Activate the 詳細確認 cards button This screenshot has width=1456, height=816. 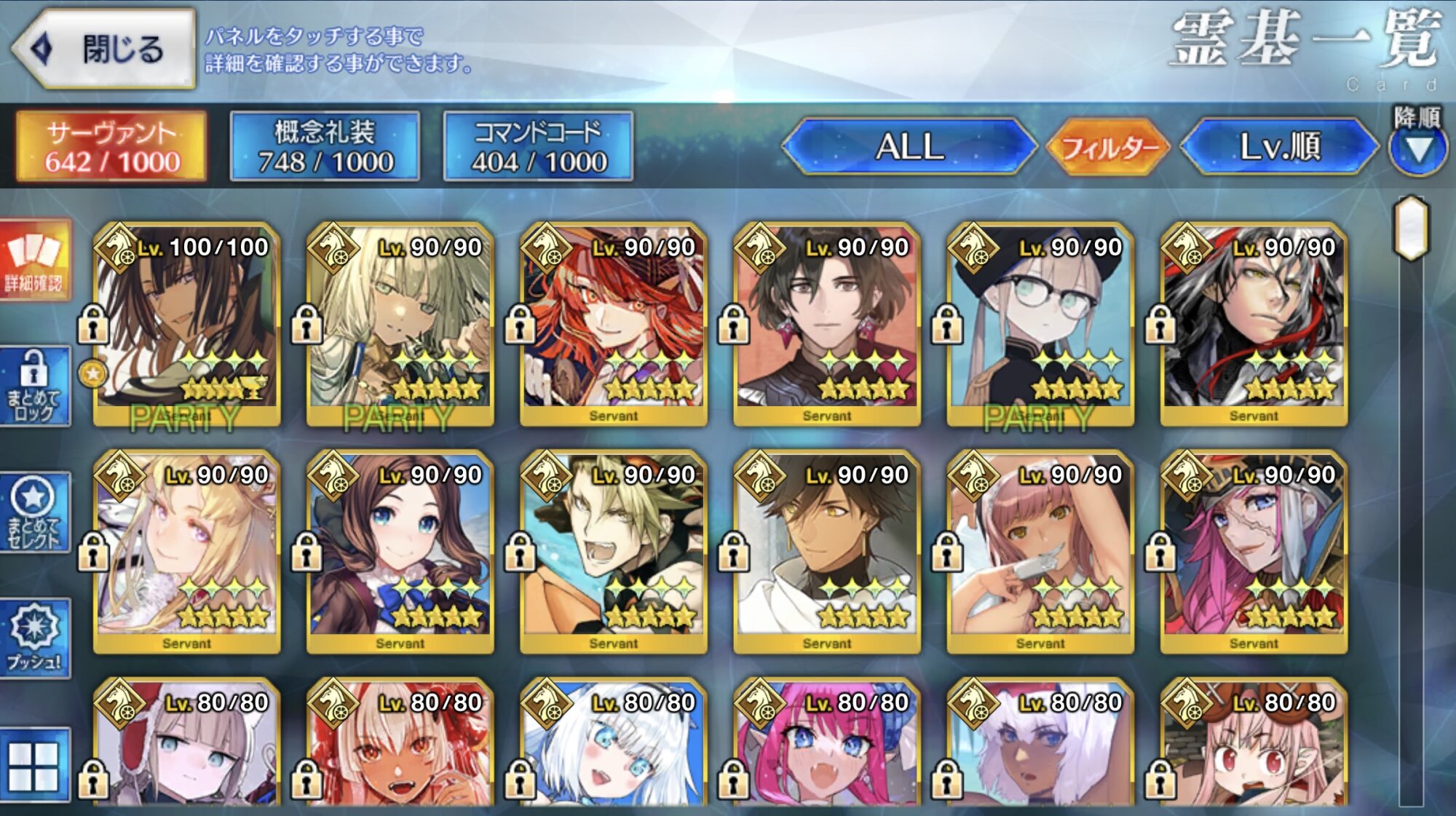[35, 260]
